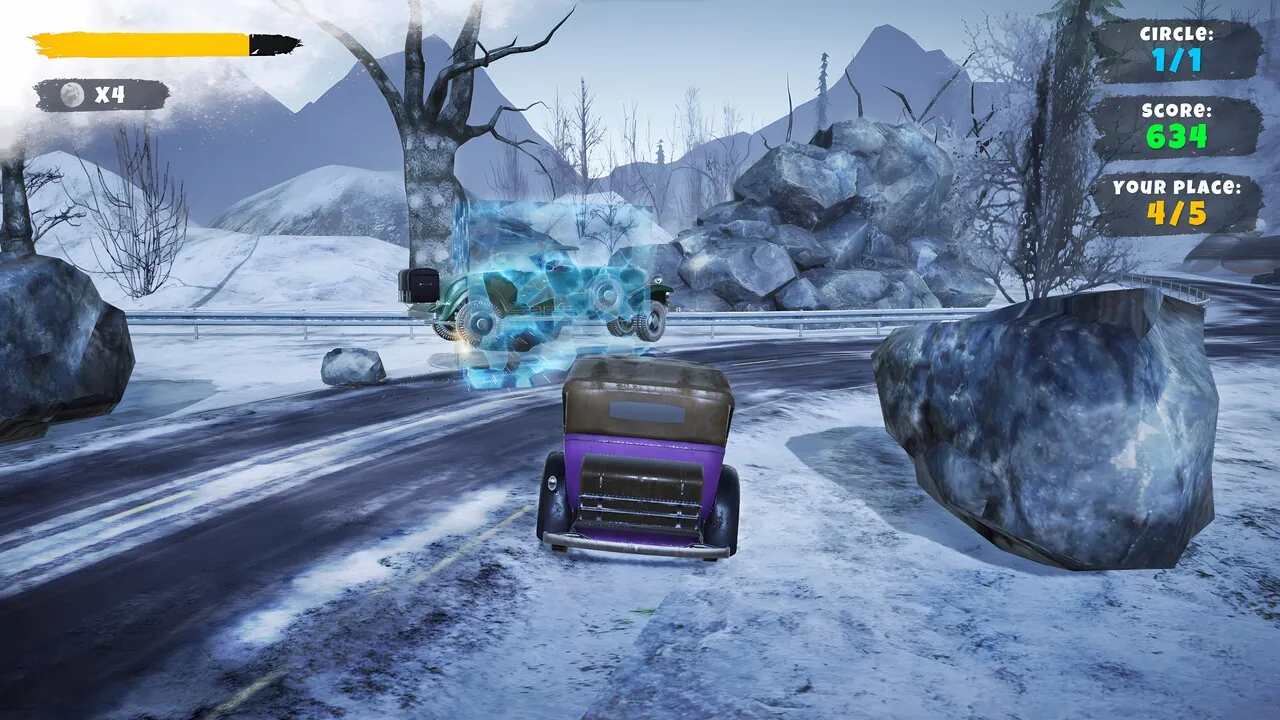Screen dimensions: 1280x720
Task: Click the frozen opponent car
Action: (x=545, y=295)
